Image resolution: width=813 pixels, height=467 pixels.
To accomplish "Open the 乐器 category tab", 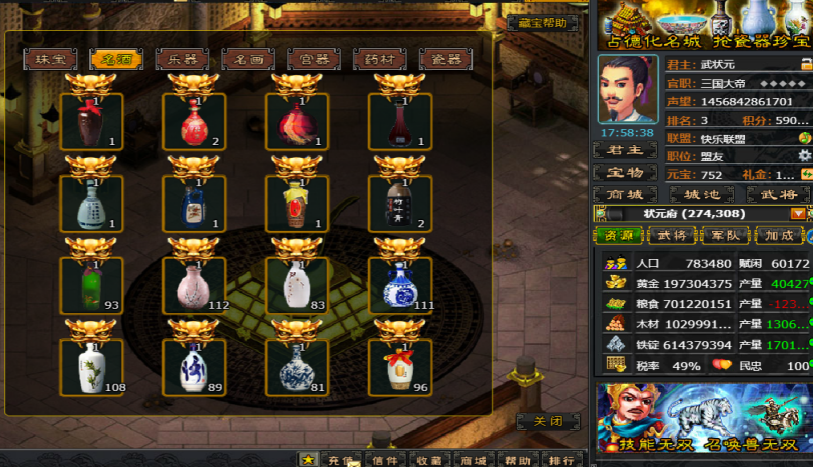I will [x=182, y=59].
